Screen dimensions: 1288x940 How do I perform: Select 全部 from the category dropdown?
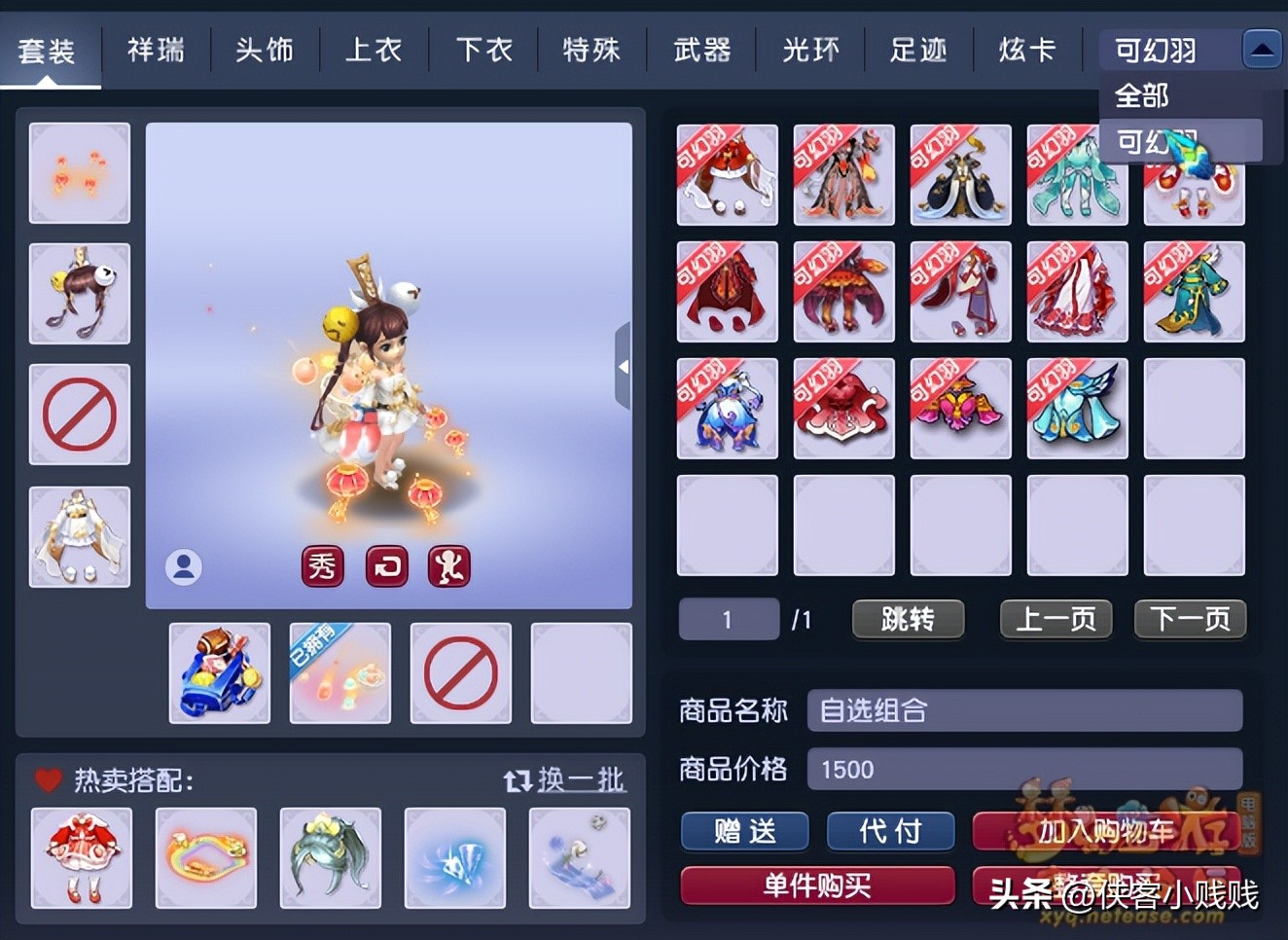1144,95
